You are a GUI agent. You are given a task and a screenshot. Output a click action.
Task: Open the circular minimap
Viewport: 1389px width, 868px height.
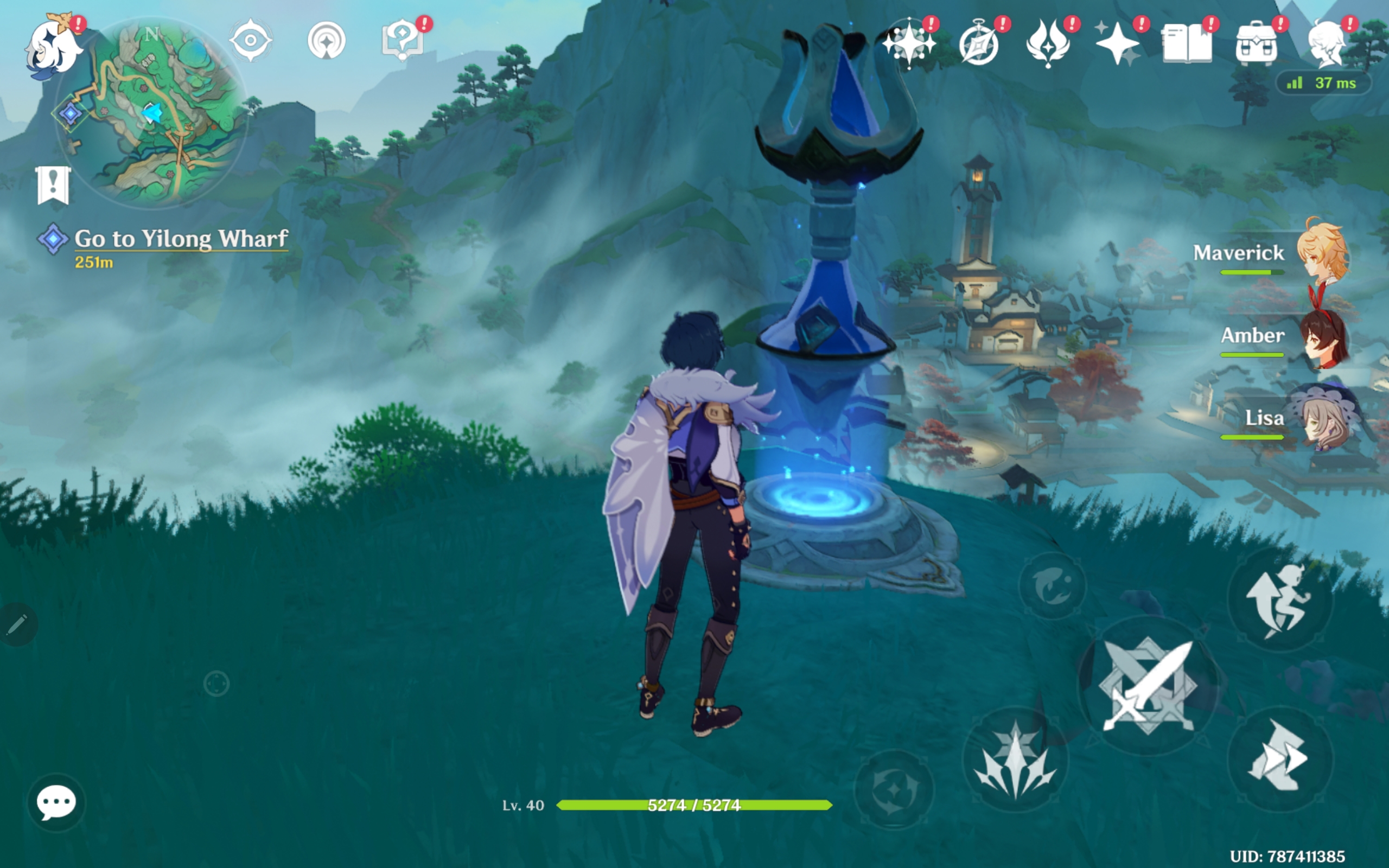coord(152,112)
